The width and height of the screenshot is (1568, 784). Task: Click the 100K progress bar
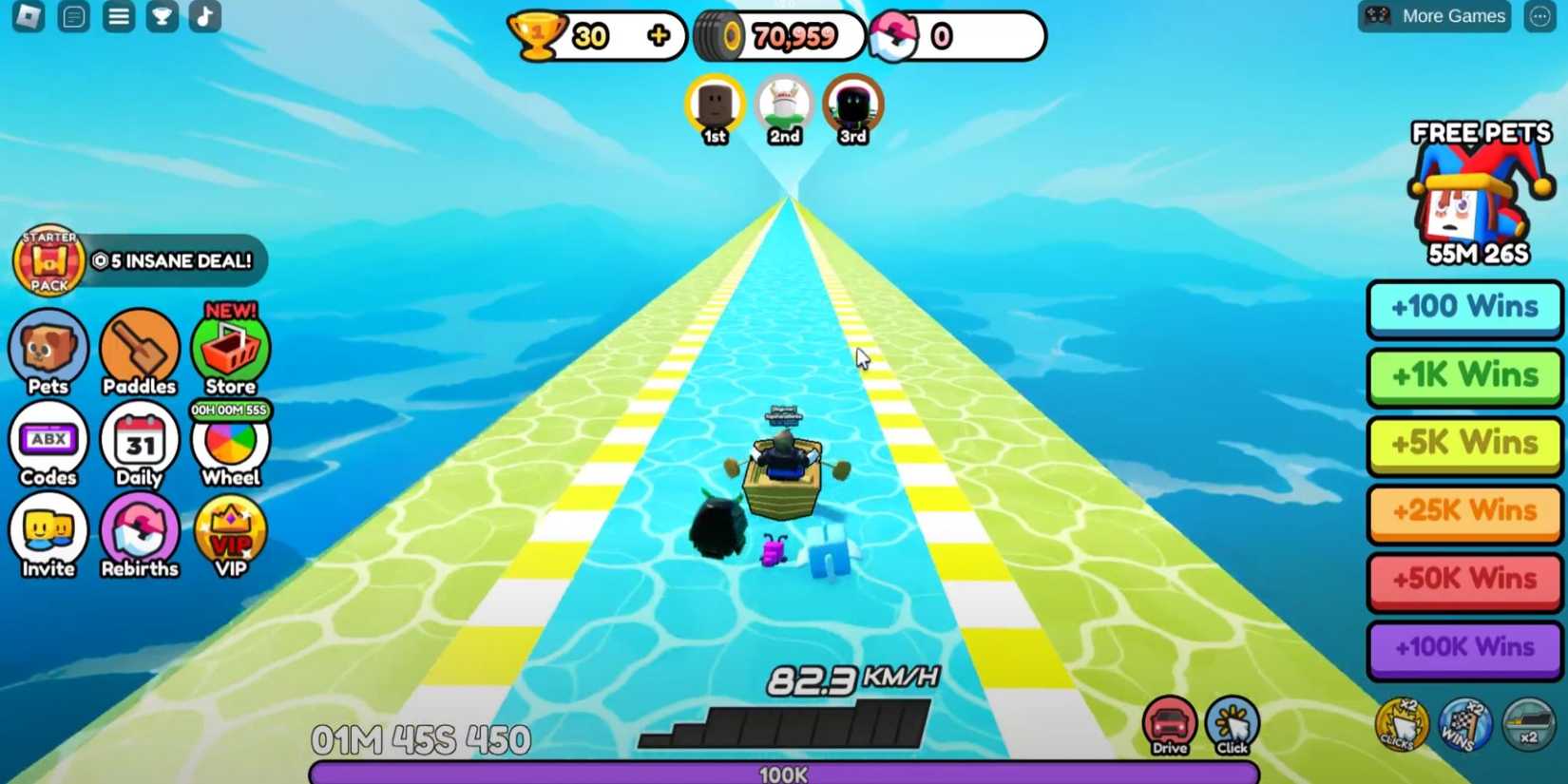coord(784,773)
